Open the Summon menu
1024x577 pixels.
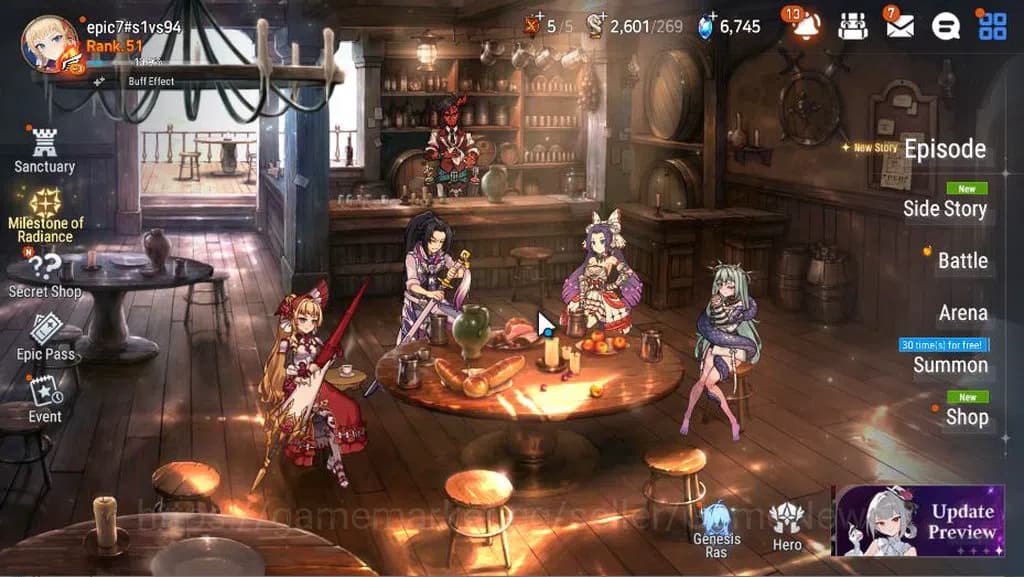pos(950,365)
